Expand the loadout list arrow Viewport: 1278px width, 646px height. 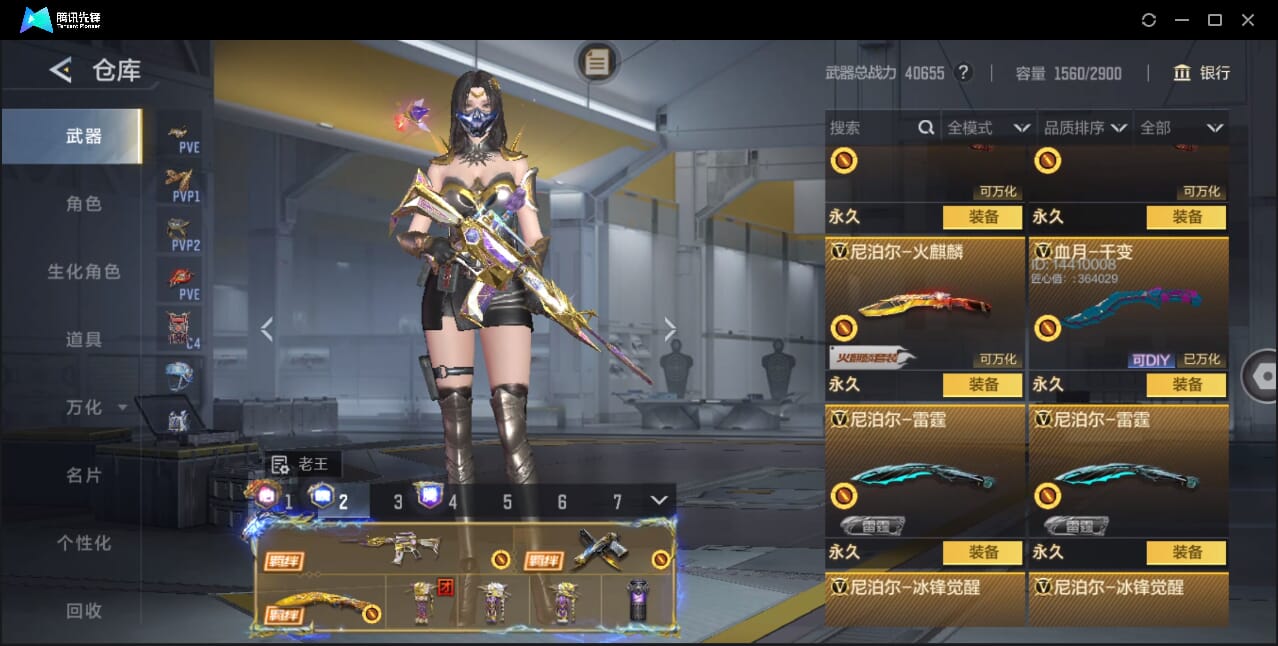[659, 500]
